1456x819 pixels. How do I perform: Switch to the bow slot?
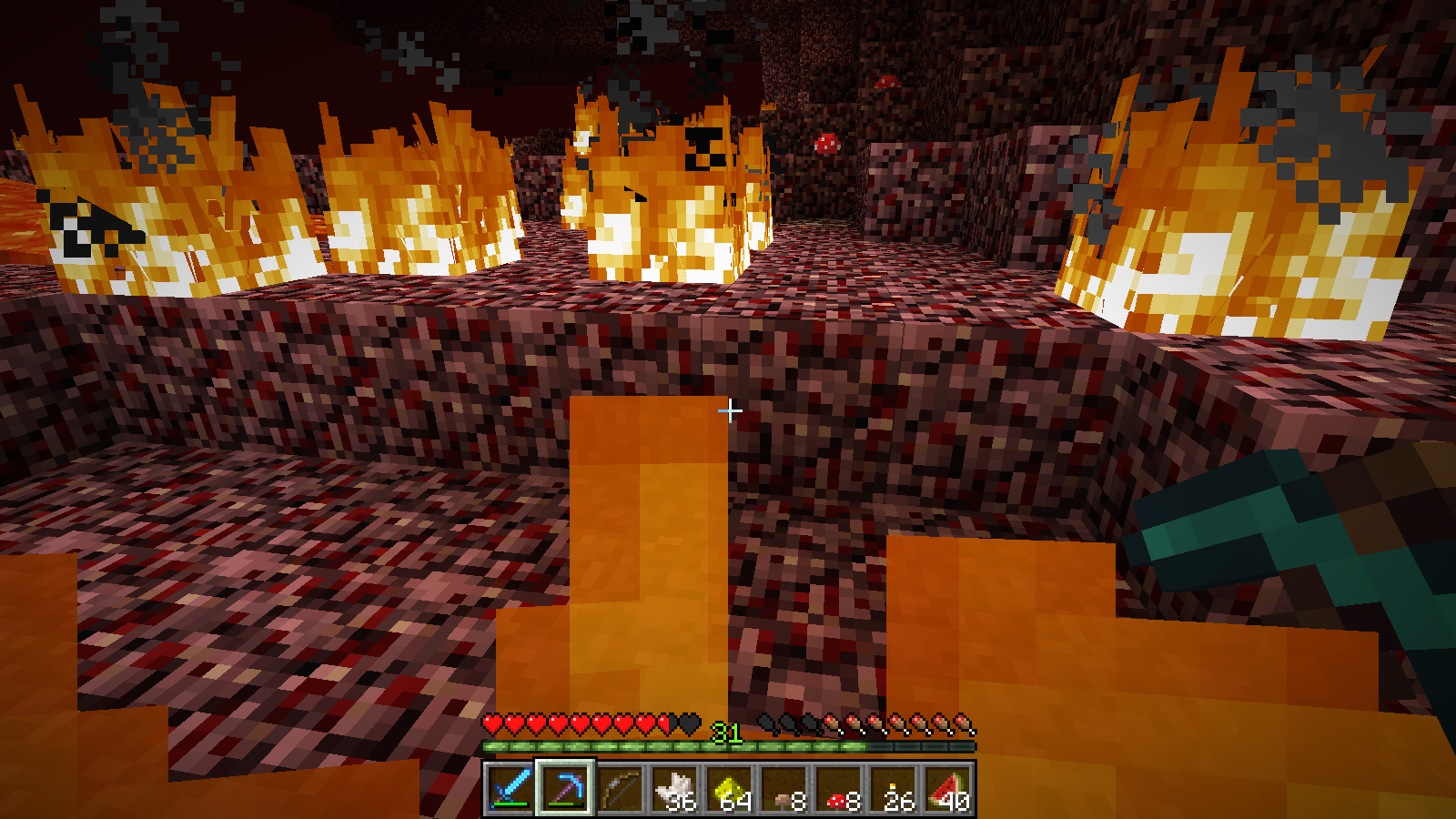click(620, 788)
